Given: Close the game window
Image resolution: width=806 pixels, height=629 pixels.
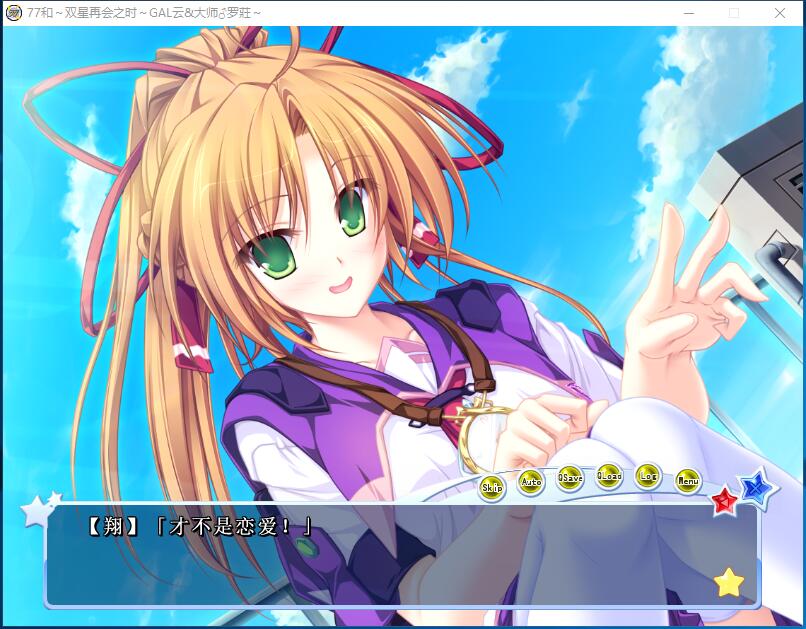Looking at the screenshot, I should 780,13.
